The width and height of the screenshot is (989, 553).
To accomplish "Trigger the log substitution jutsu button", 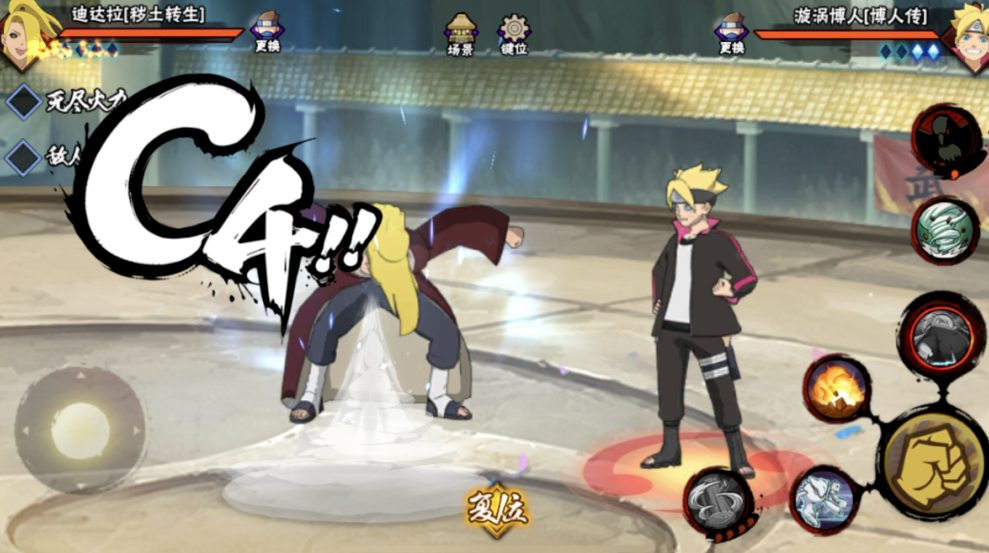I will coord(718,499).
